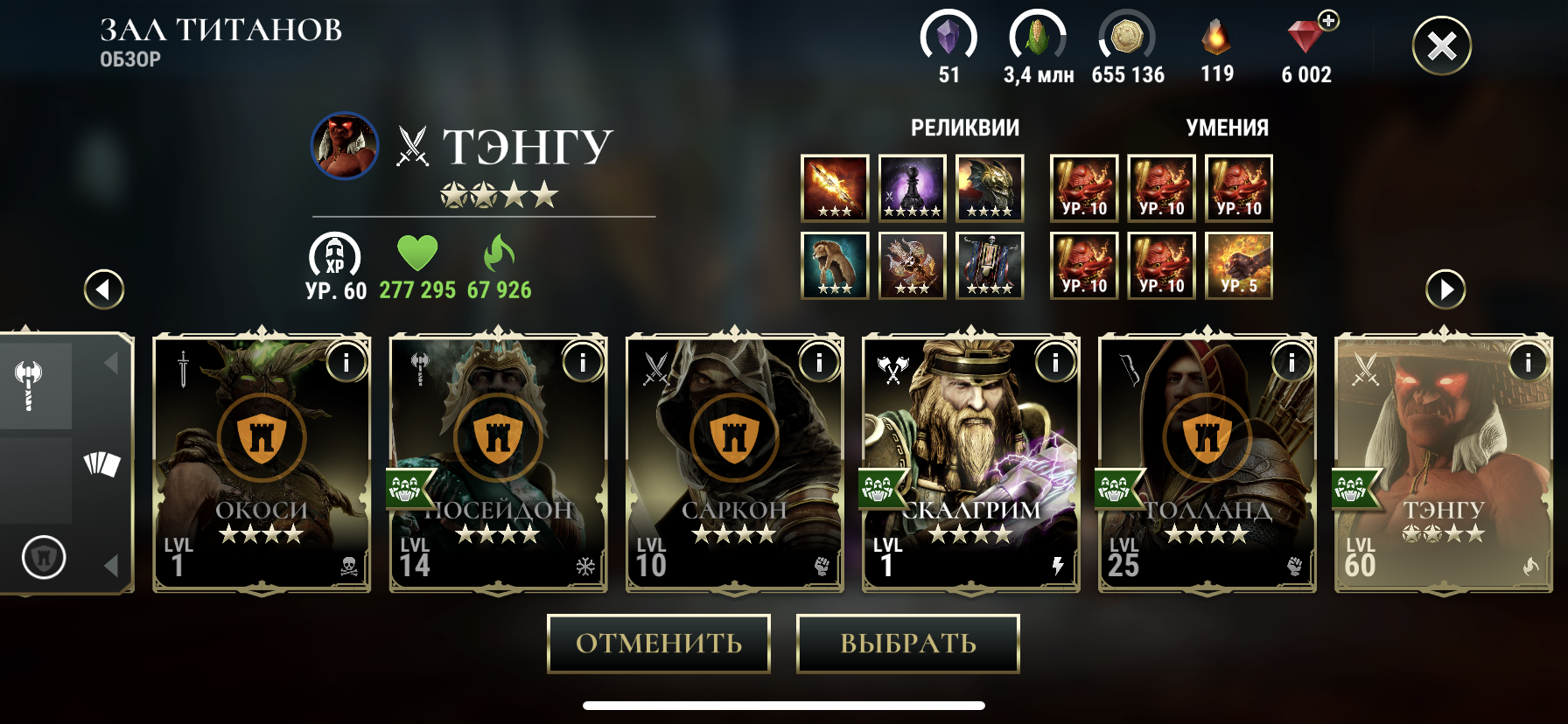1568x724 pixels.
Task: Show info for Окоси card
Action: (346, 361)
